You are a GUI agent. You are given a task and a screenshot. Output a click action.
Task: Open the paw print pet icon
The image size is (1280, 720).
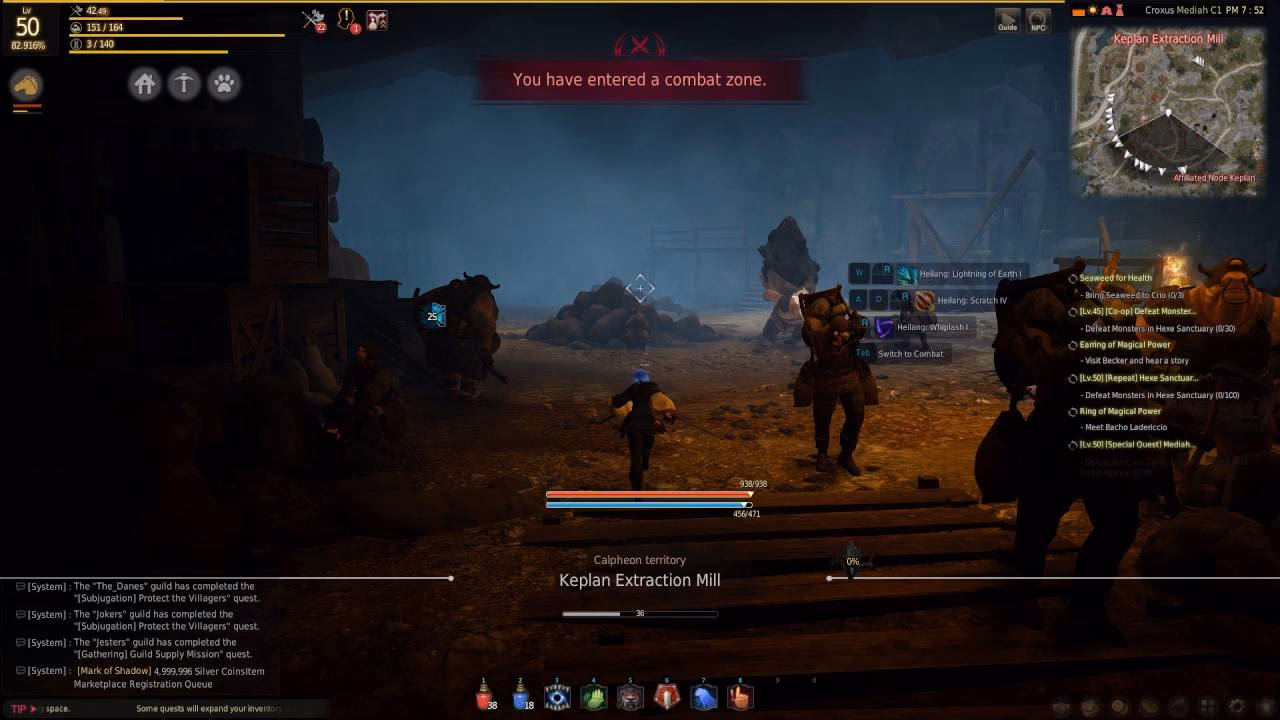tap(224, 84)
